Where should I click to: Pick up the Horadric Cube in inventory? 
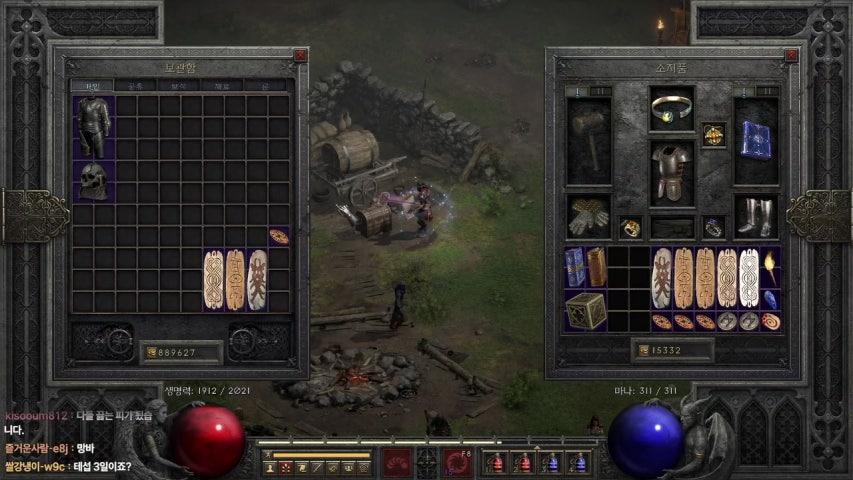[585, 311]
